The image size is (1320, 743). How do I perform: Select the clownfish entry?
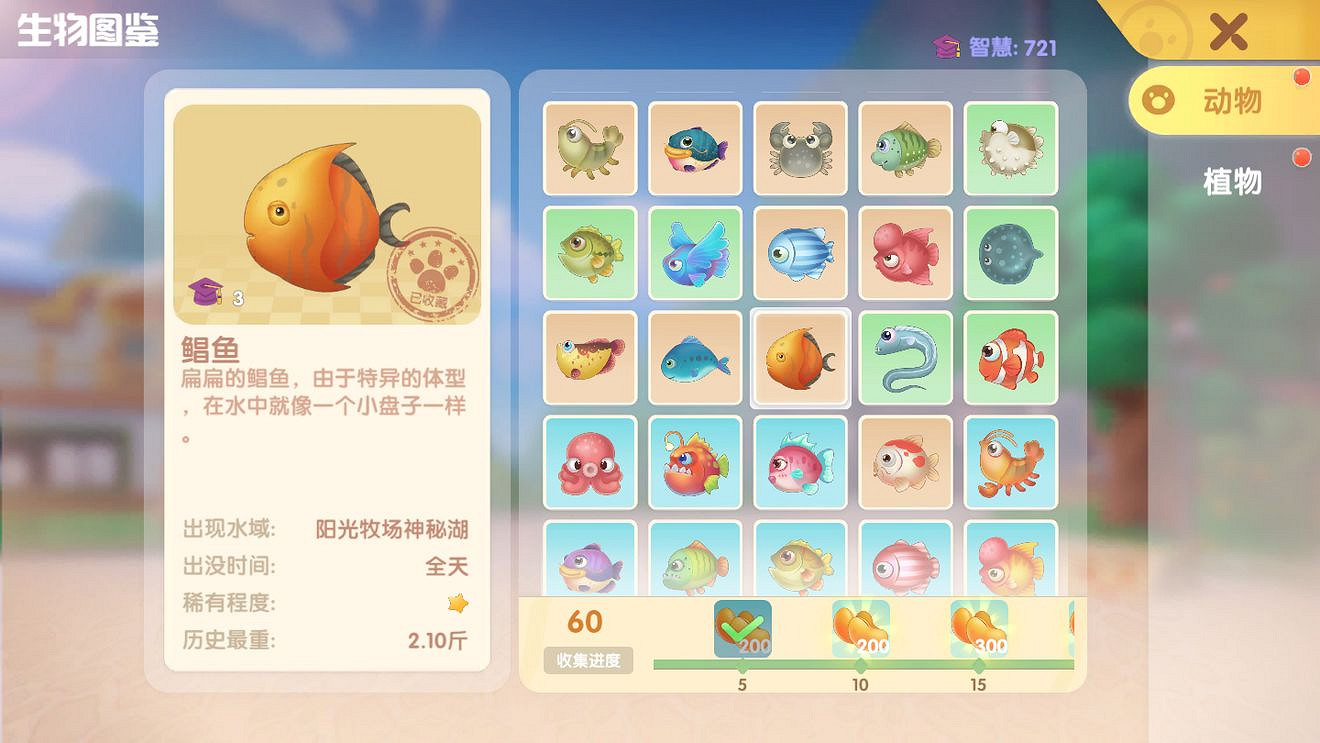(1010, 358)
